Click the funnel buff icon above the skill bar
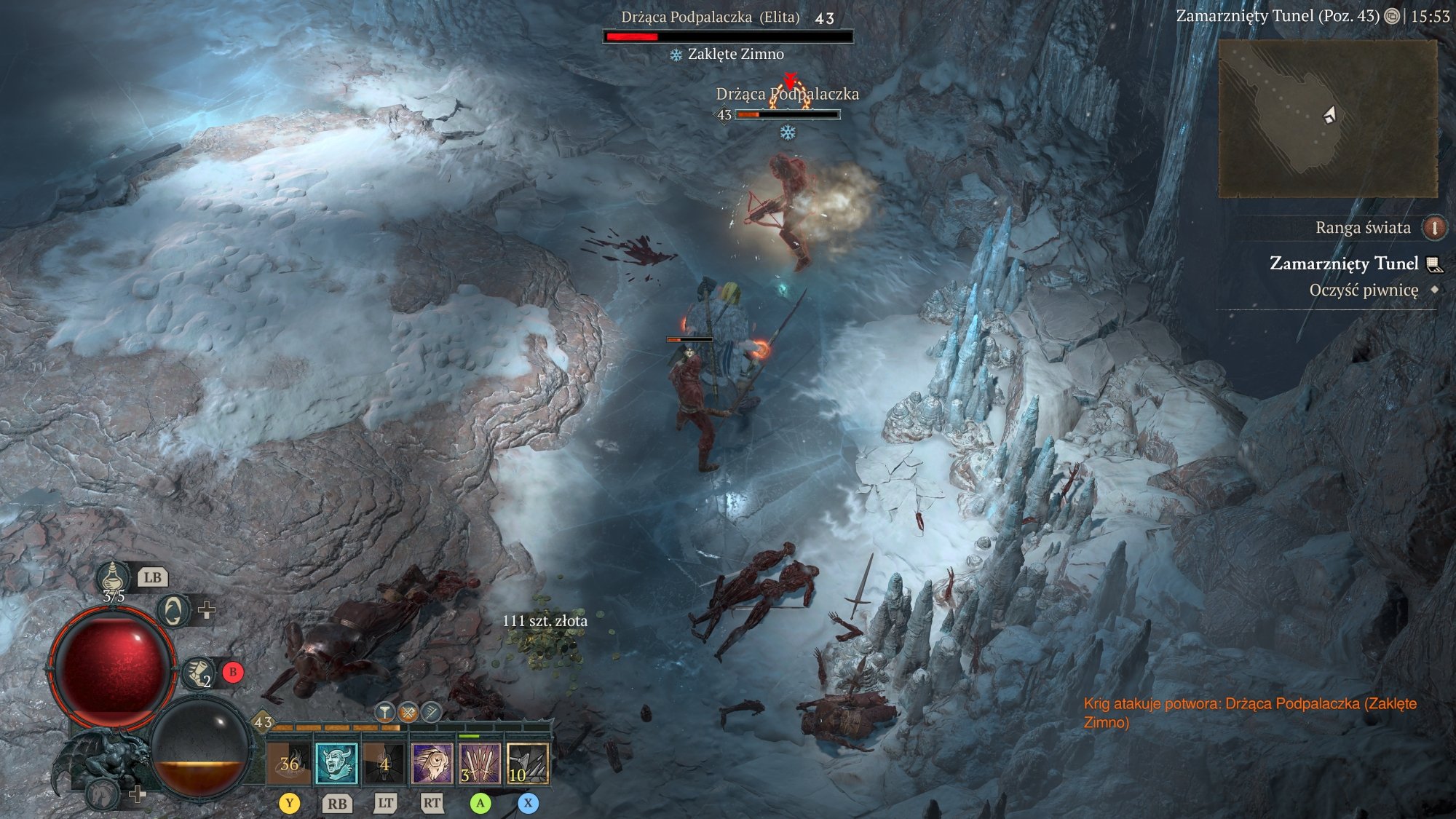1456x819 pixels. [384, 712]
